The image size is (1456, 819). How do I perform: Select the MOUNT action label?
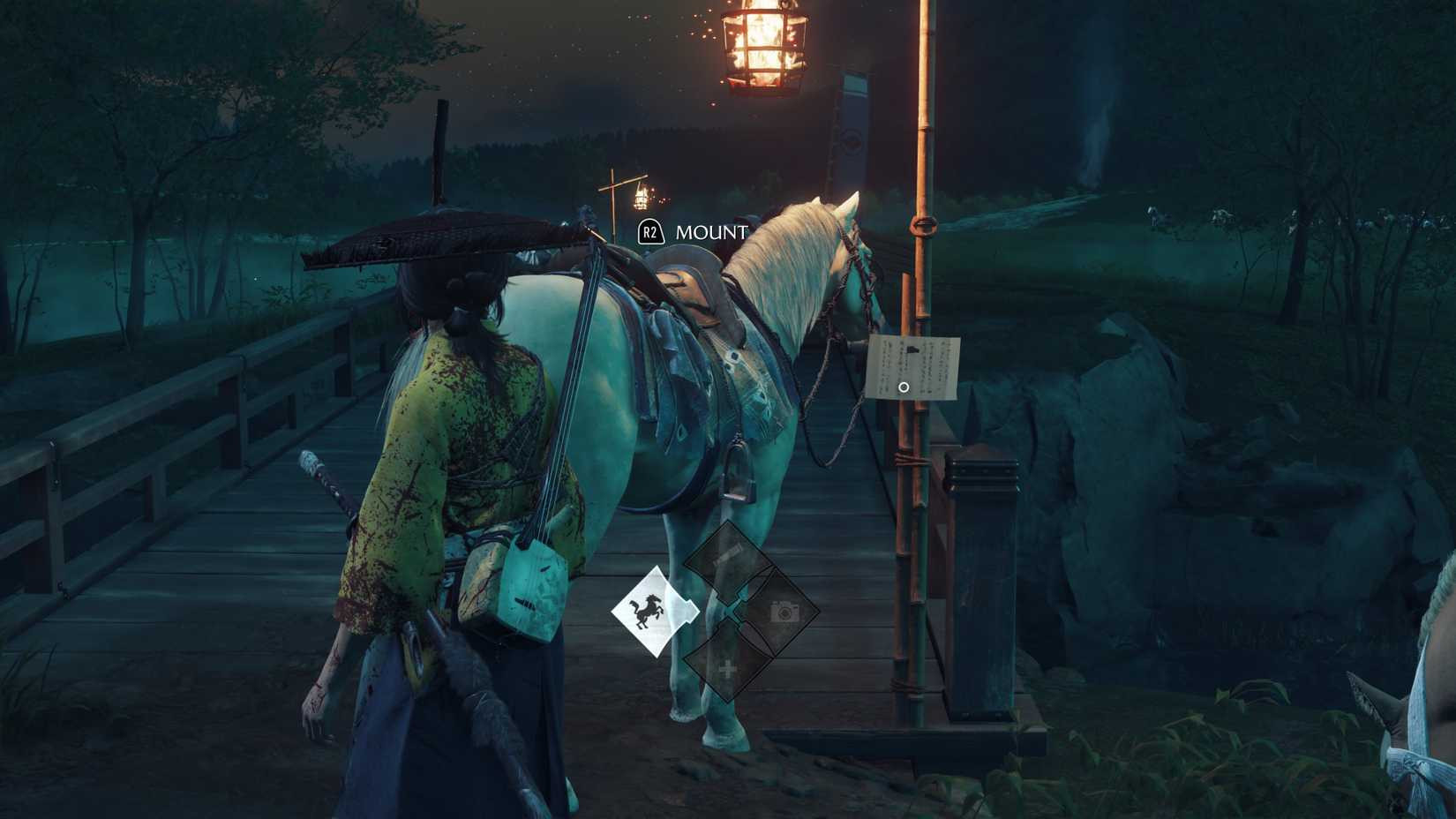click(709, 233)
